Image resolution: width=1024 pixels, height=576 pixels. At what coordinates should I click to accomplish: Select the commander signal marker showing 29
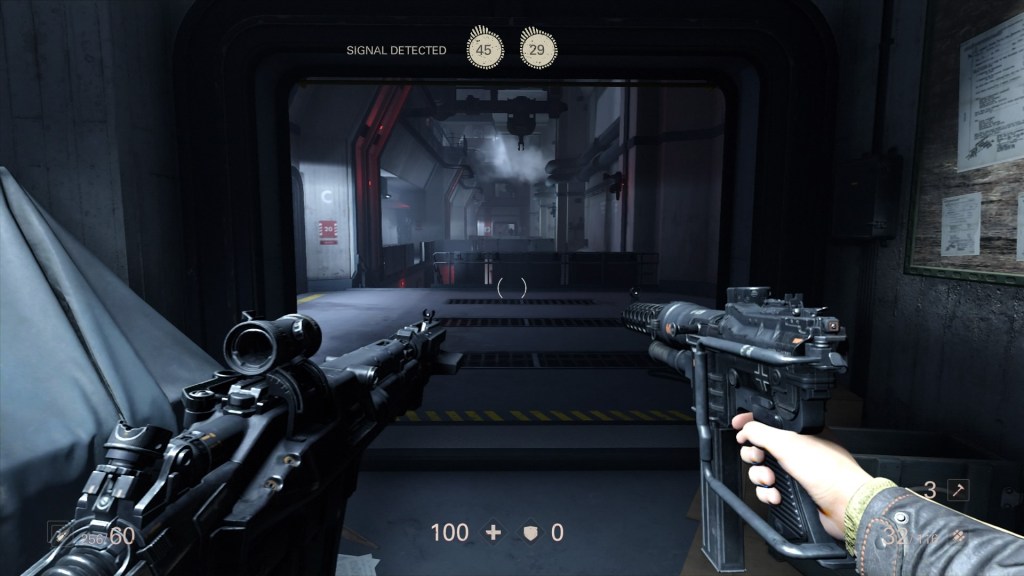(x=539, y=48)
